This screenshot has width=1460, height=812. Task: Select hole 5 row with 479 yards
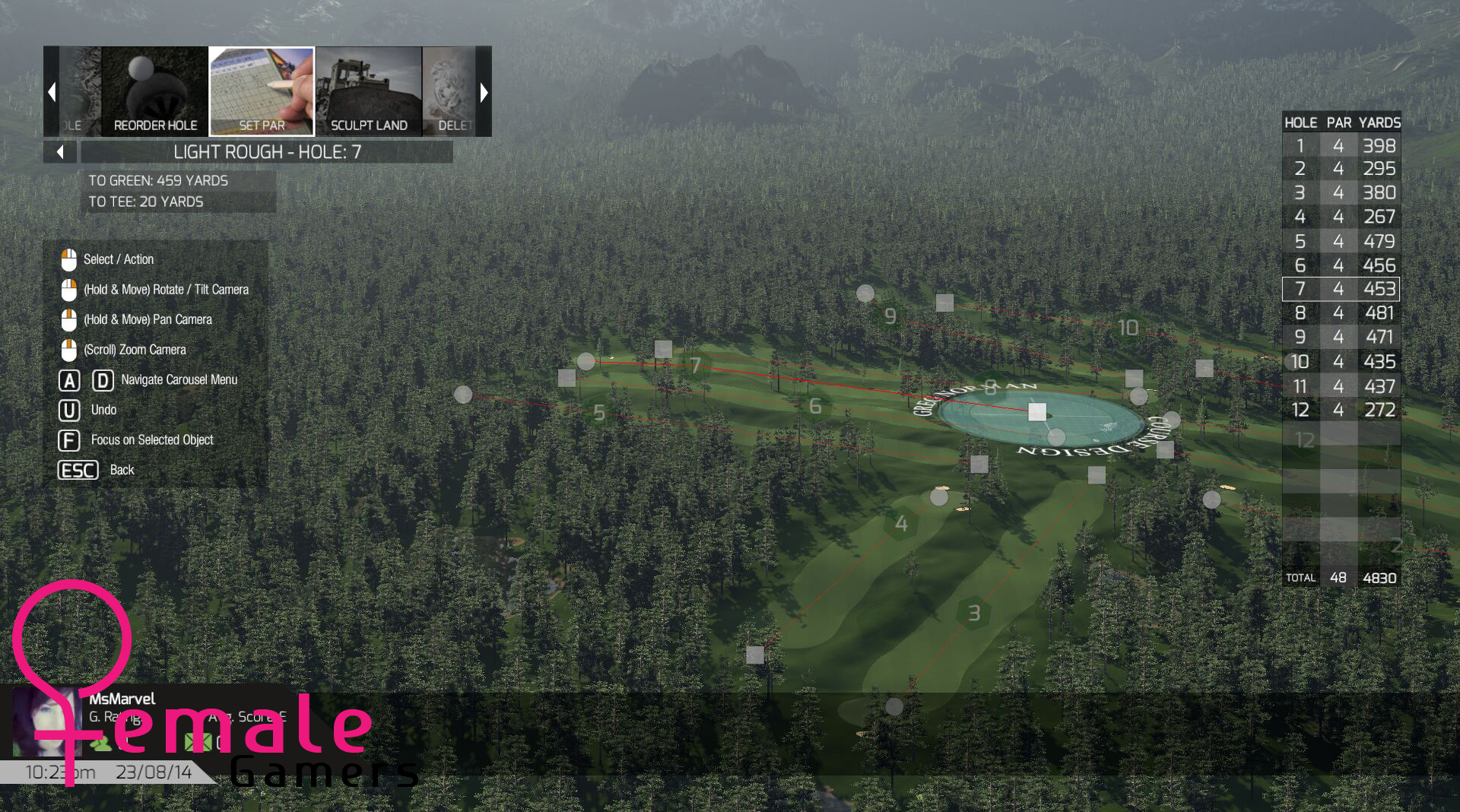point(1341,241)
